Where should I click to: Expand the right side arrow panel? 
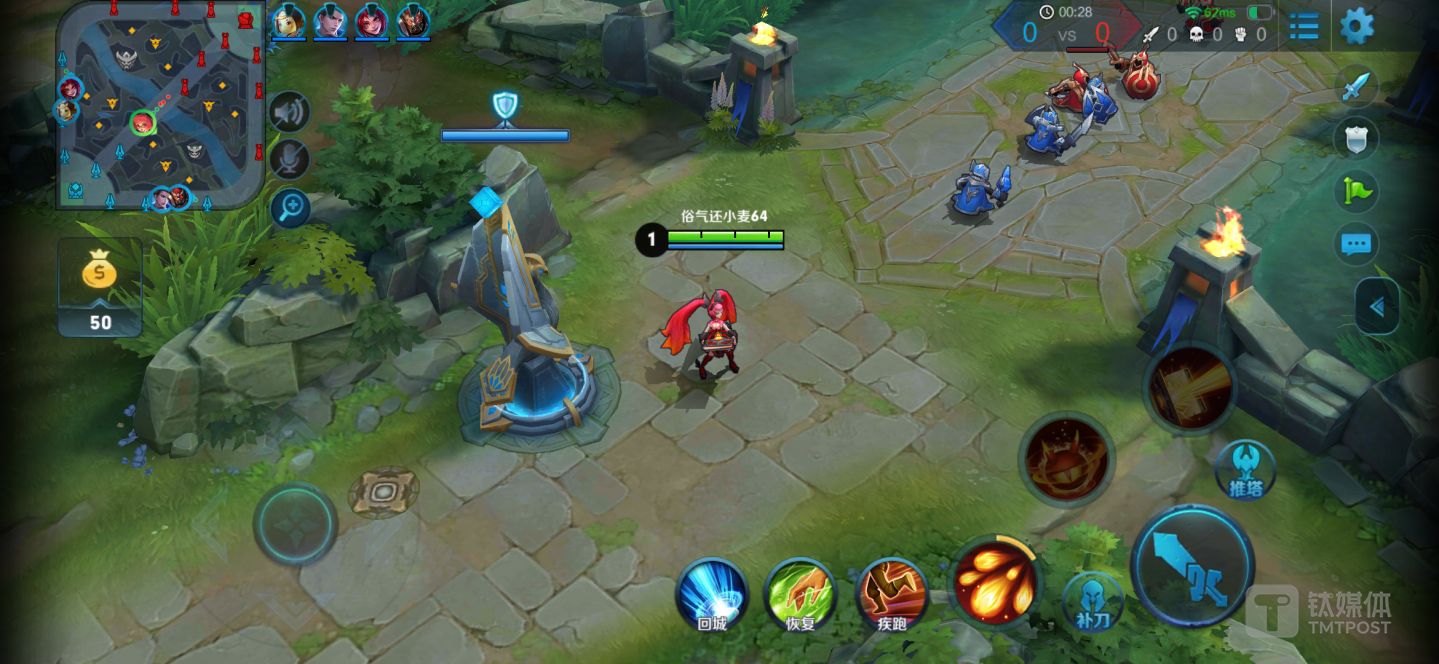pos(1377,307)
